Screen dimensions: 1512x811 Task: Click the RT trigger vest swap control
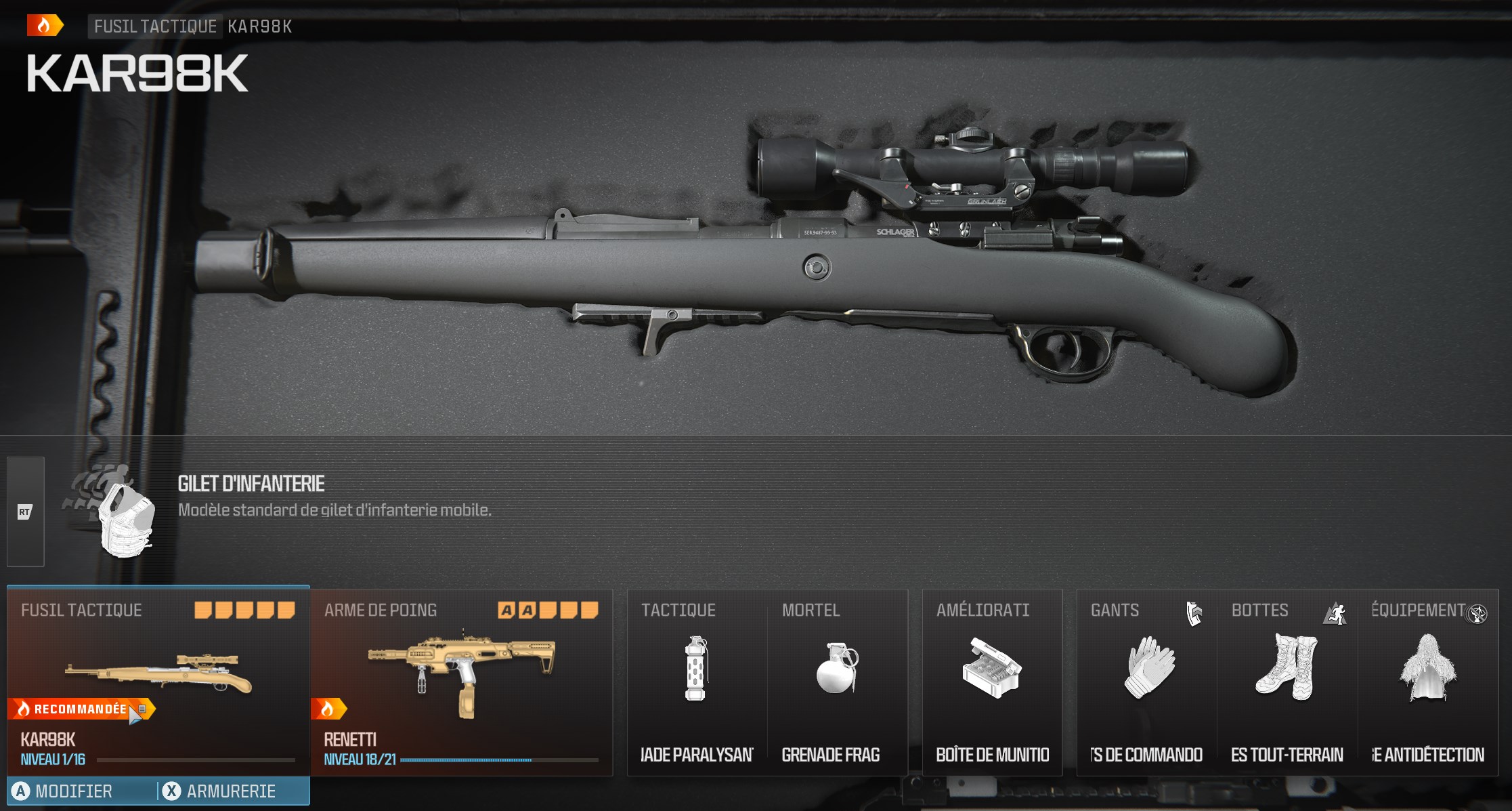click(25, 512)
